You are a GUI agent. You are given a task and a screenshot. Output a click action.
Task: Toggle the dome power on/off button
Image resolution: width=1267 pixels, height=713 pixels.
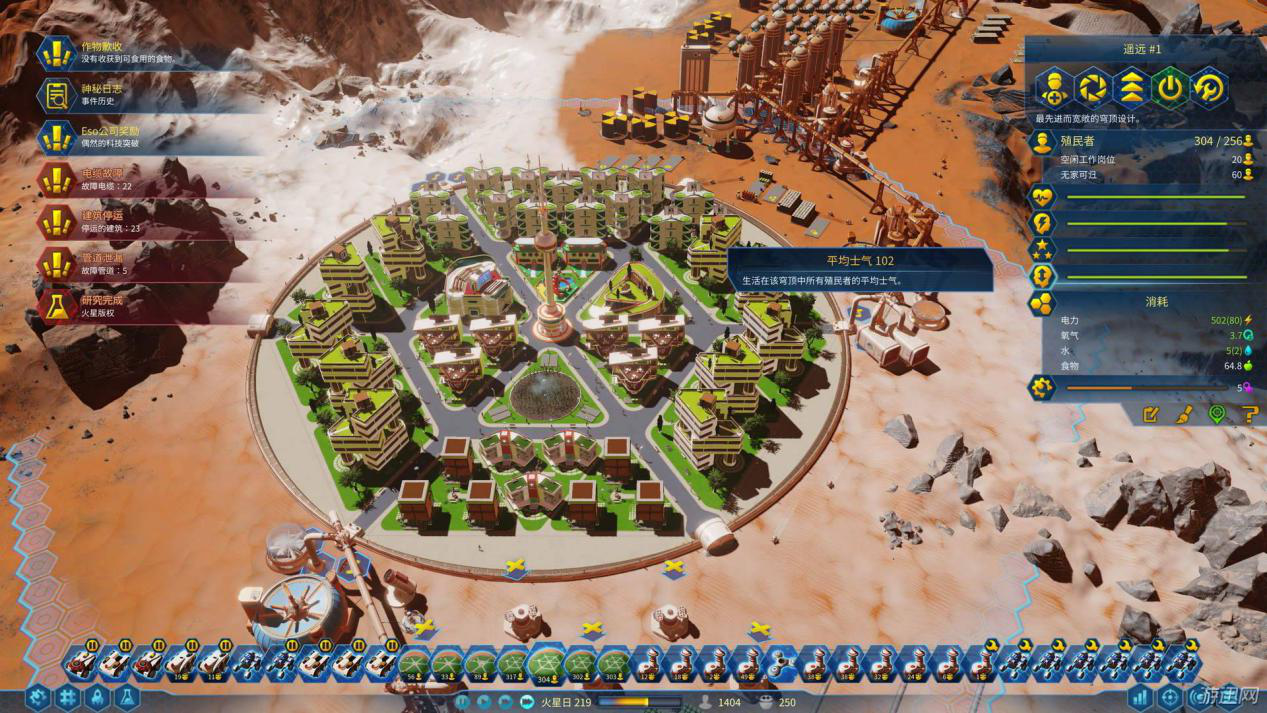[x=1170, y=88]
